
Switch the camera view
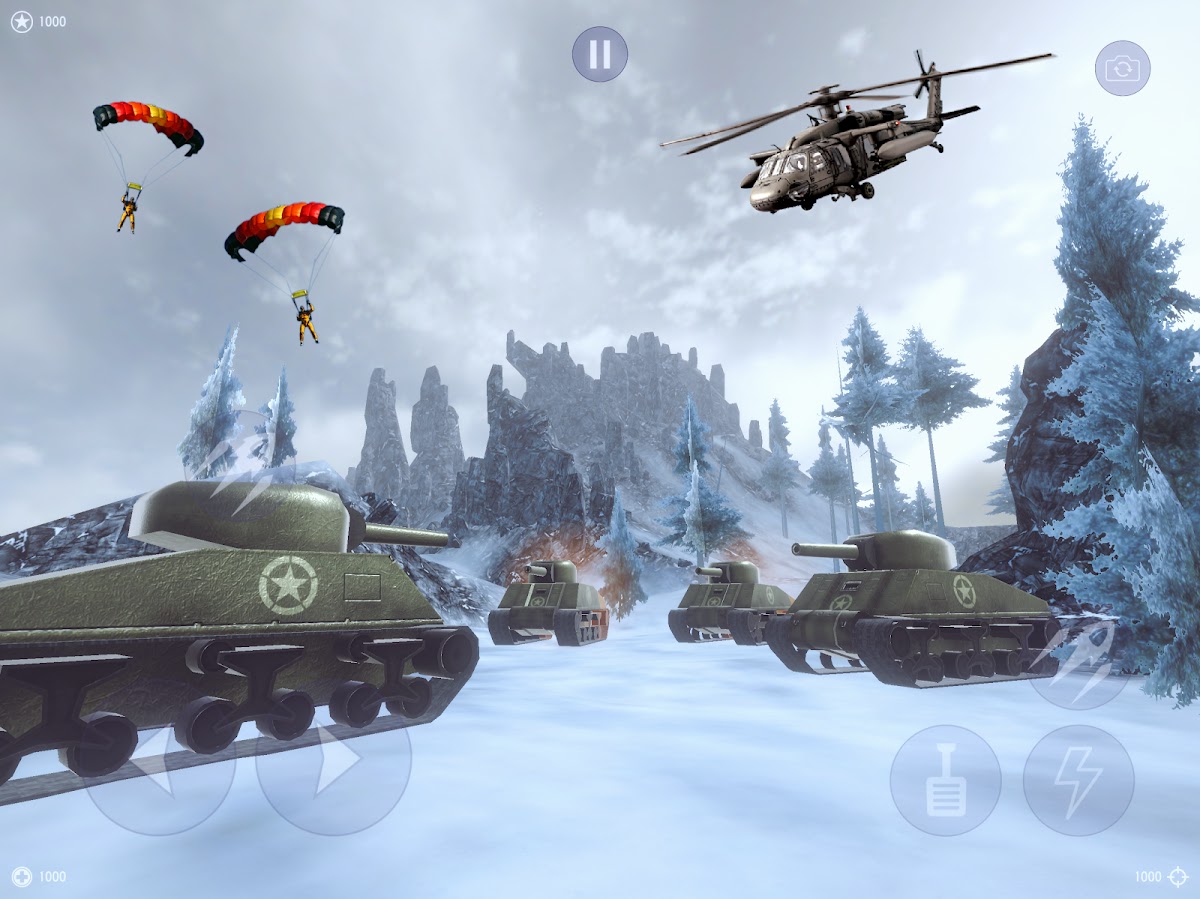point(1122,68)
